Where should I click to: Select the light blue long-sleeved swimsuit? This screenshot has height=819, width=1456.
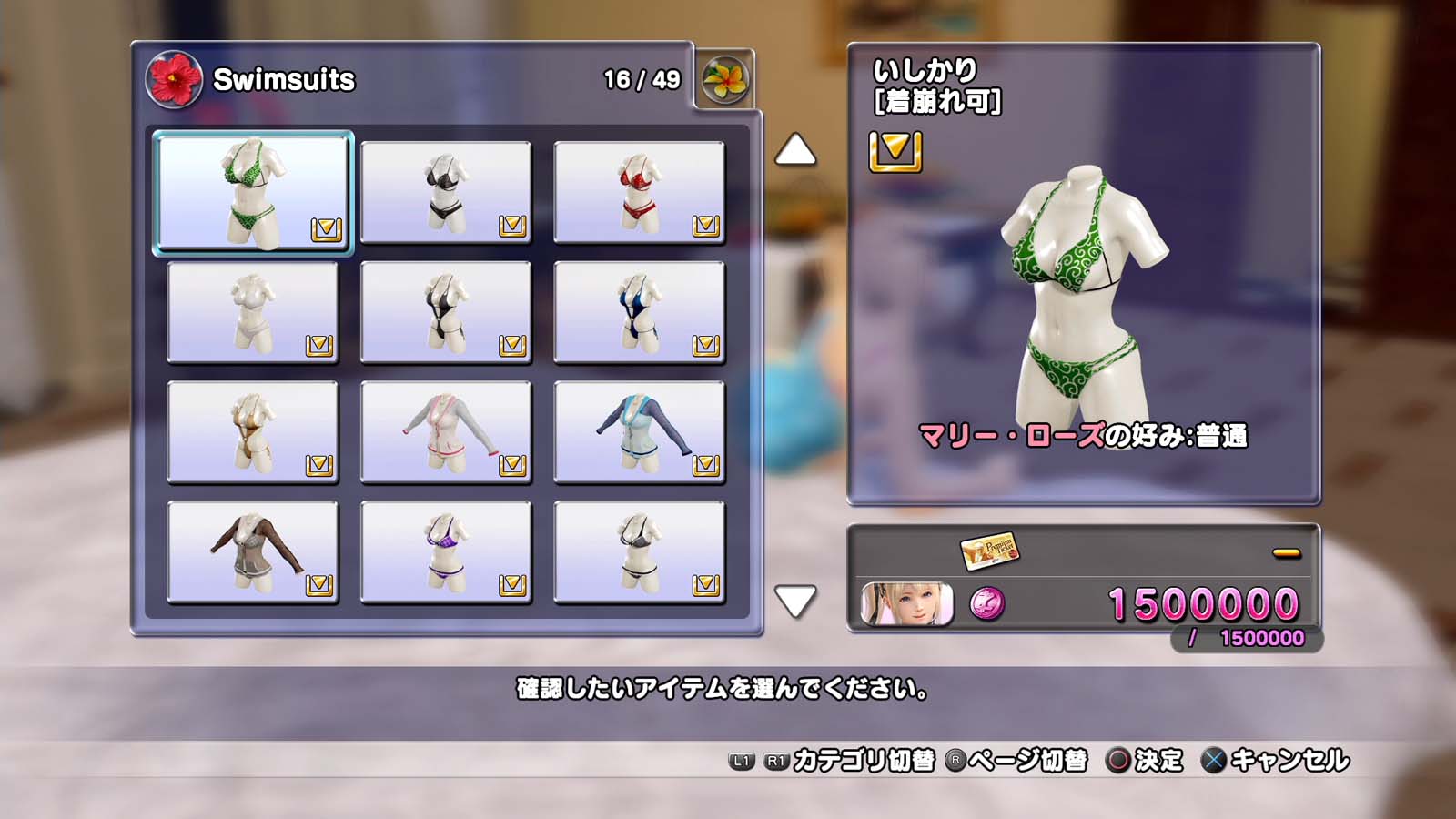tap(639, 432)
